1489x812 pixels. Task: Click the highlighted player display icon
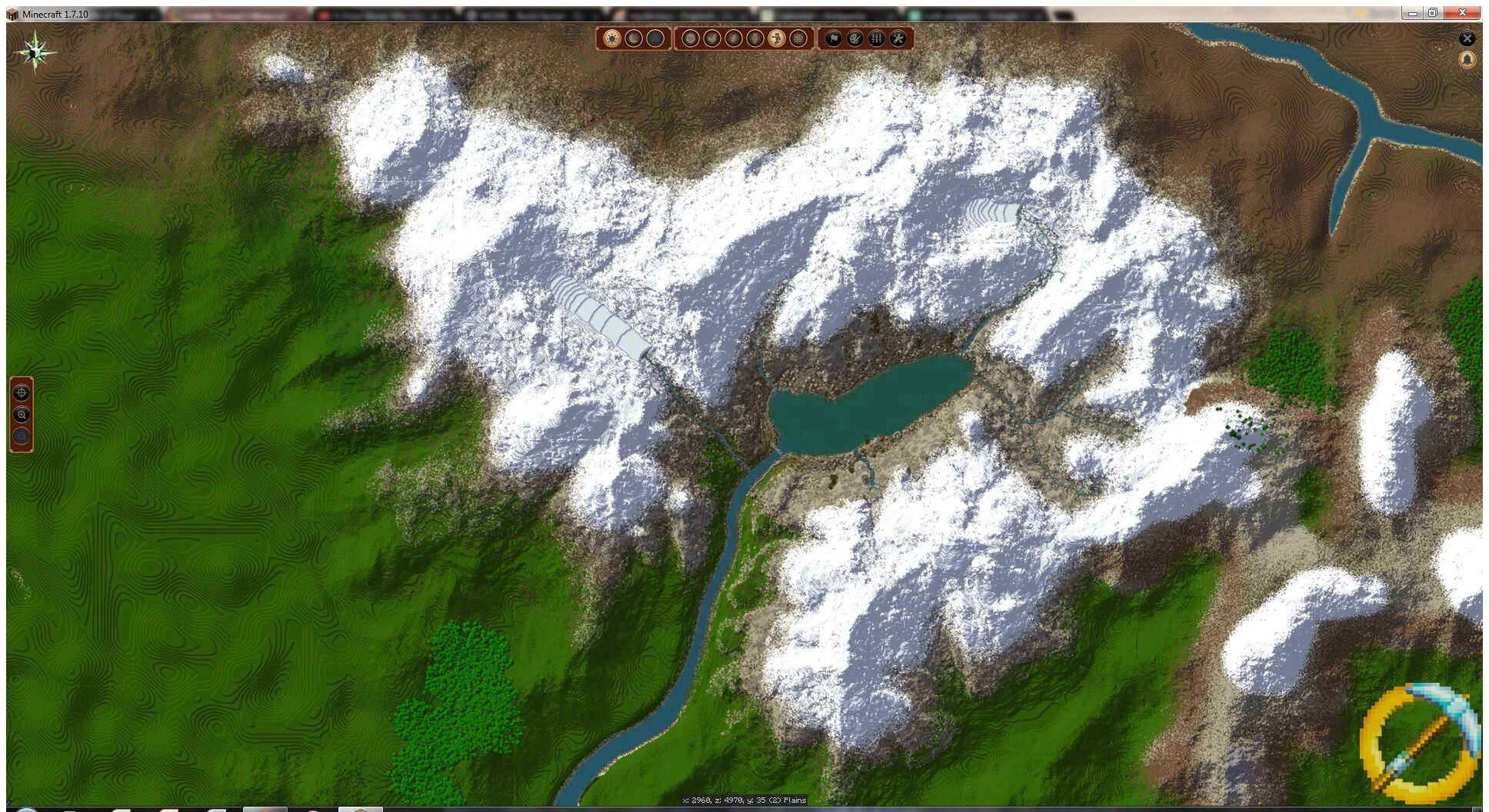click(x=778, y=38)
